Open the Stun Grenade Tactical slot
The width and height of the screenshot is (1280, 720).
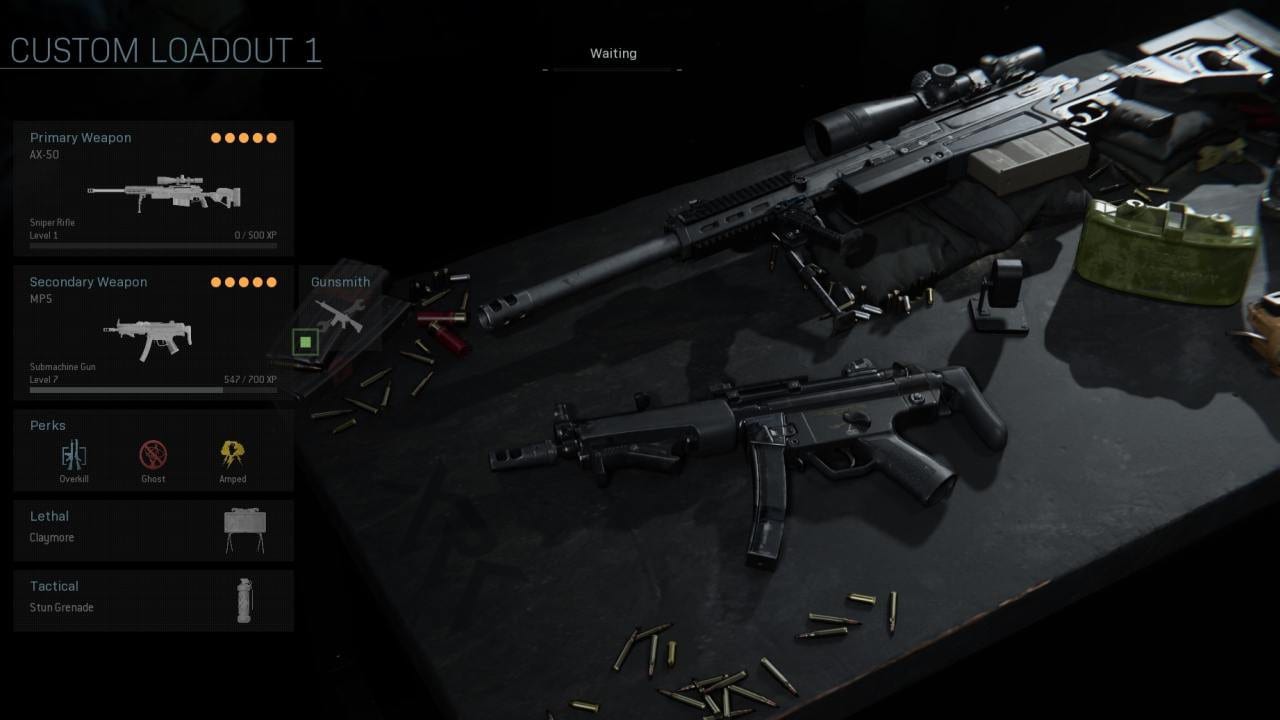(154, 600)
